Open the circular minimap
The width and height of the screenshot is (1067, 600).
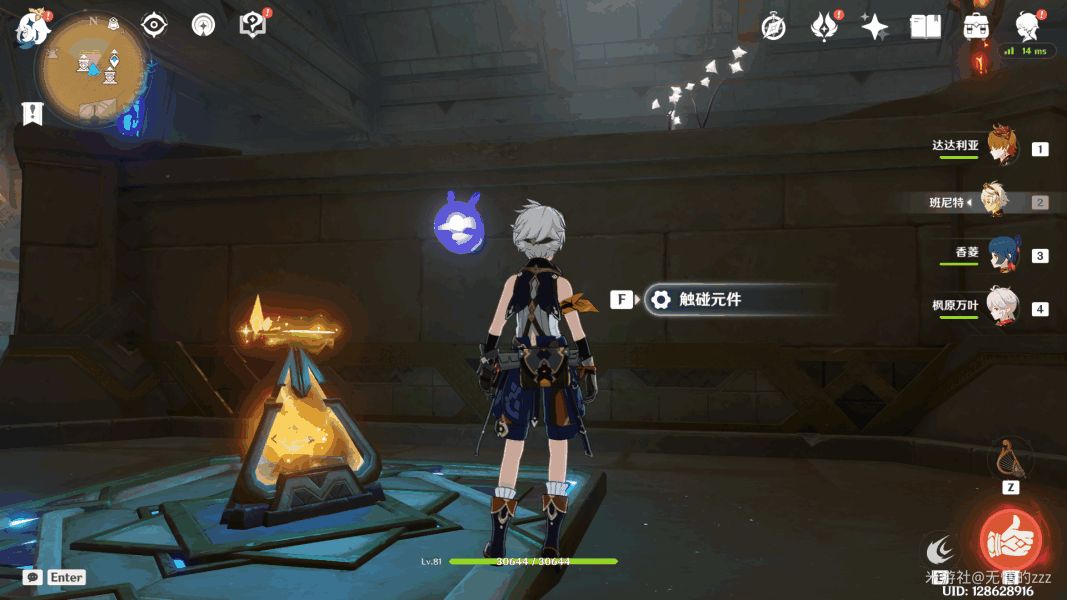pos(91,68)
